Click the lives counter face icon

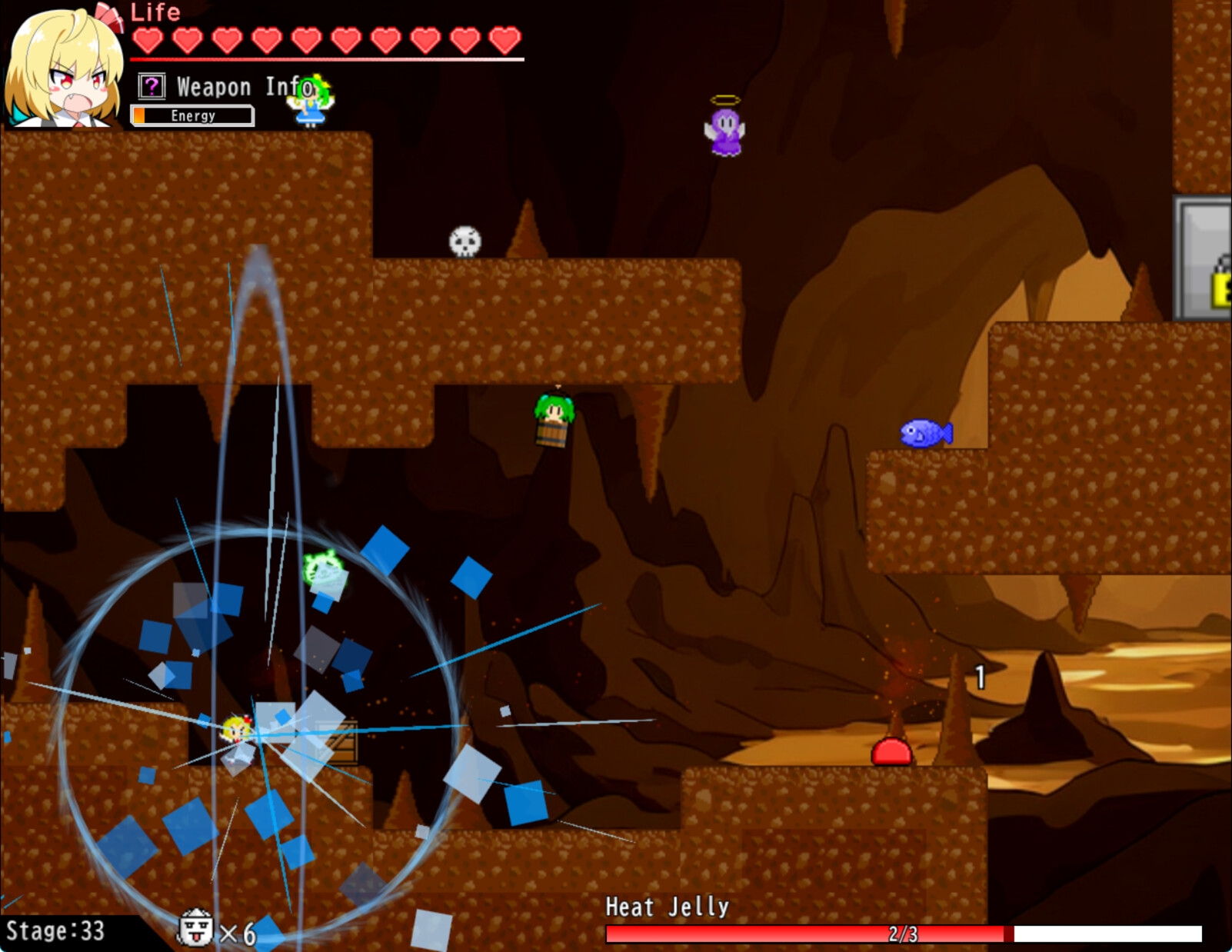195,927
